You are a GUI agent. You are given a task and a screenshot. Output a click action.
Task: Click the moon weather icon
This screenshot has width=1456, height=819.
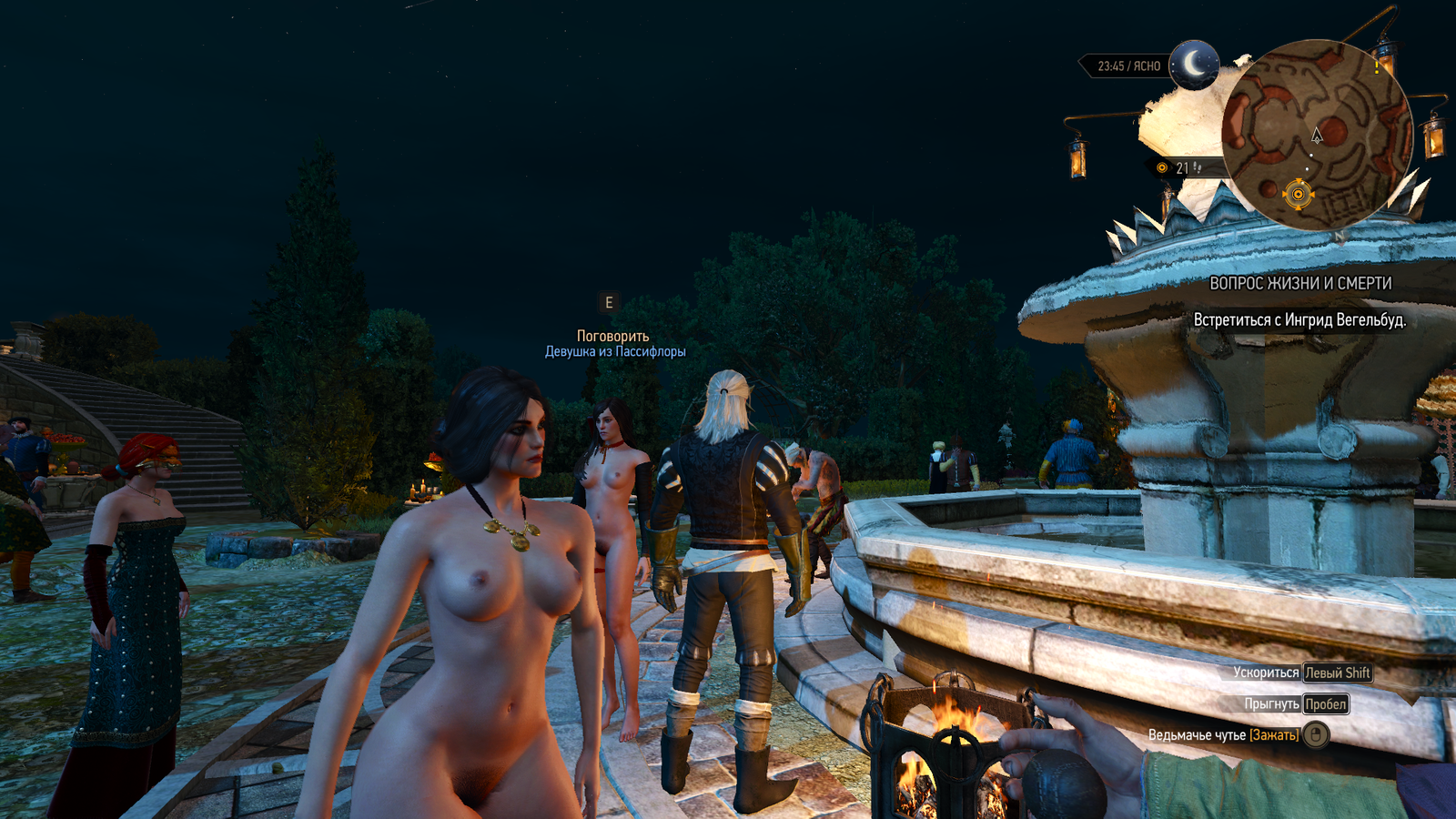1194,65
